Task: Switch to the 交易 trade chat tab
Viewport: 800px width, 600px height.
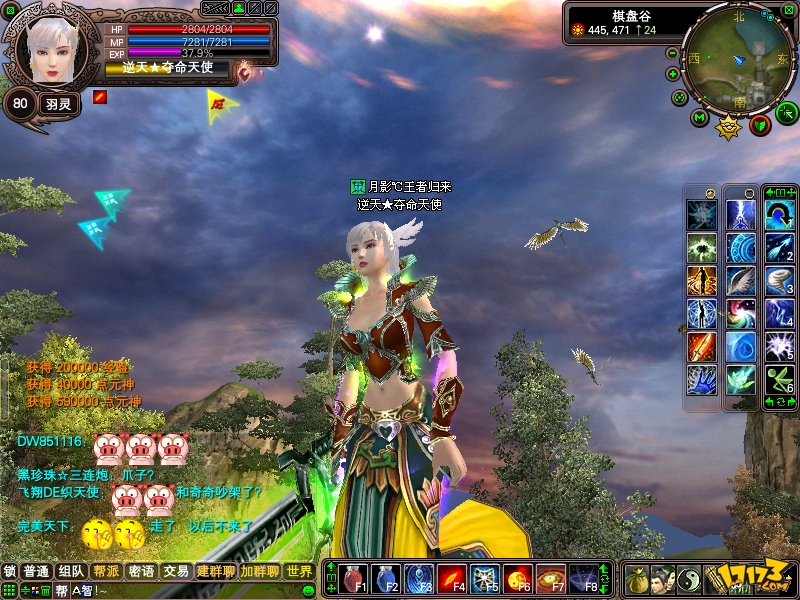Action: click(176, 571)
